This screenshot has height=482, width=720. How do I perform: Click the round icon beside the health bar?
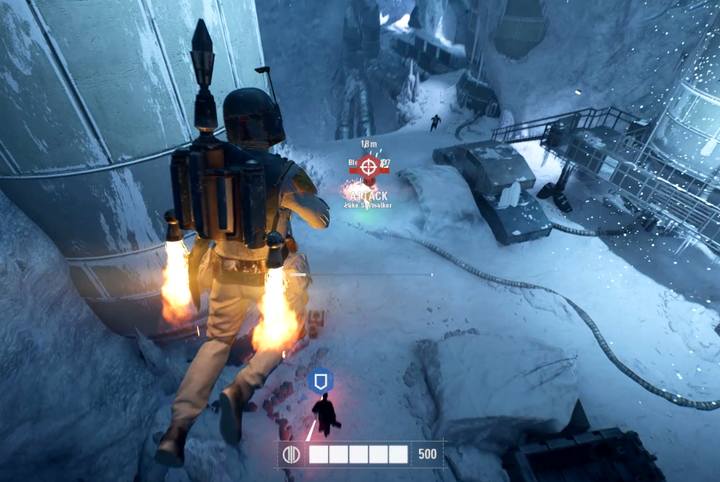pos(294,454)
